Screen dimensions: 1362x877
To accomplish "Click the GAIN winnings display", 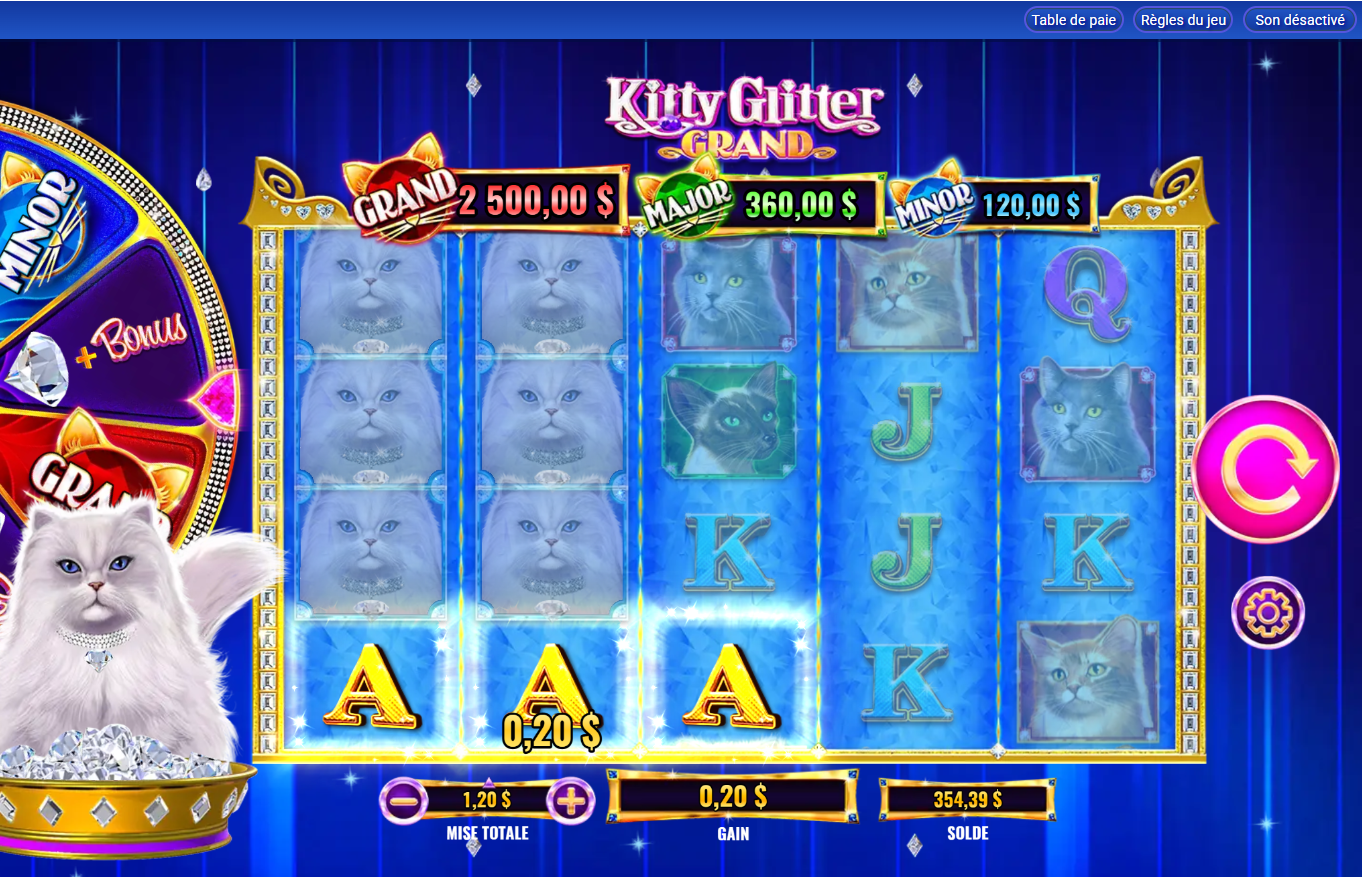I will (x=733, y=795).
